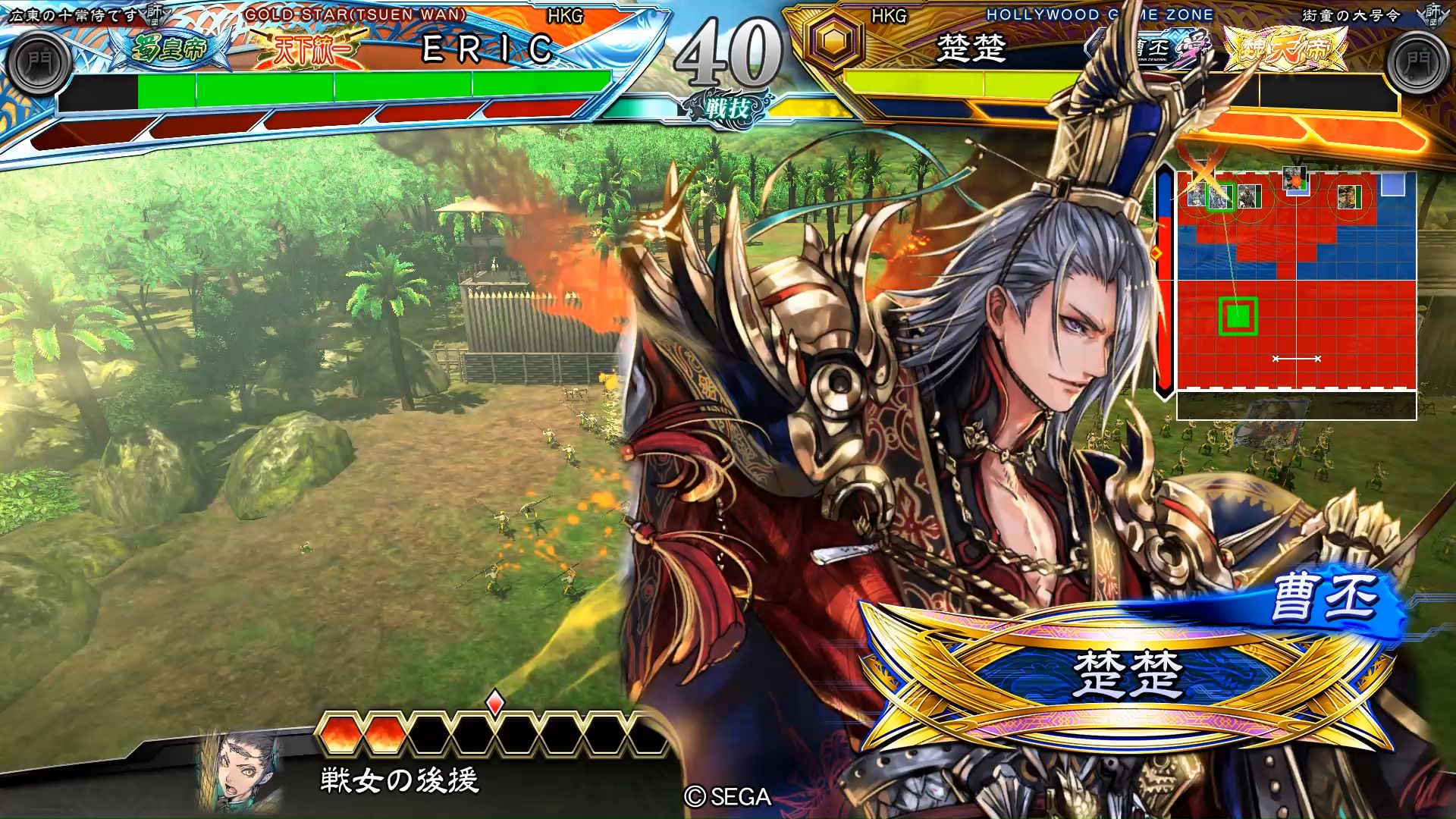Select the green-highlighted unit card on minimap
Image resolution: width=1456 pixels, height=819 pixels.
pyautogui.click(x=1220, y=197)
